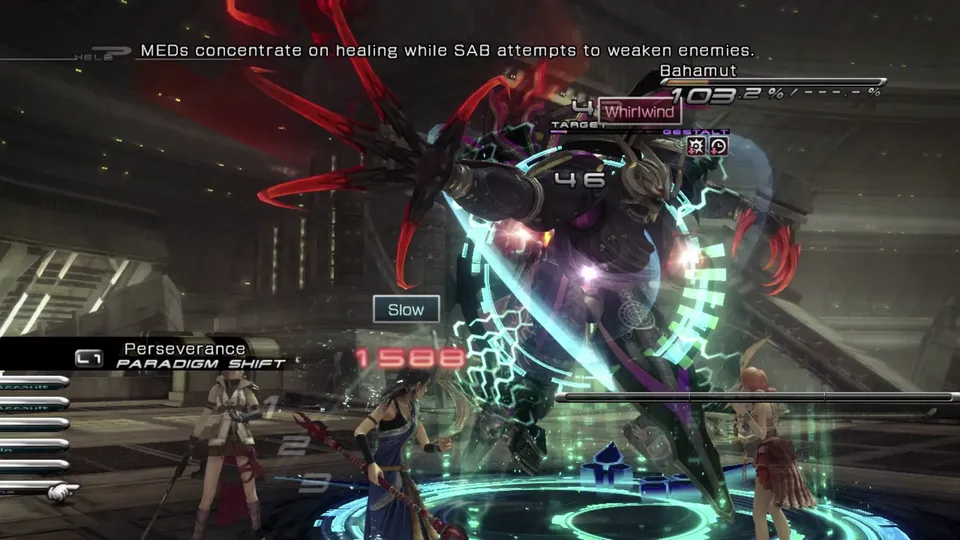This screenshot has height=540, width=960.
Task: Select the Whirlwind ability label
Action: (x=639, y=112)
